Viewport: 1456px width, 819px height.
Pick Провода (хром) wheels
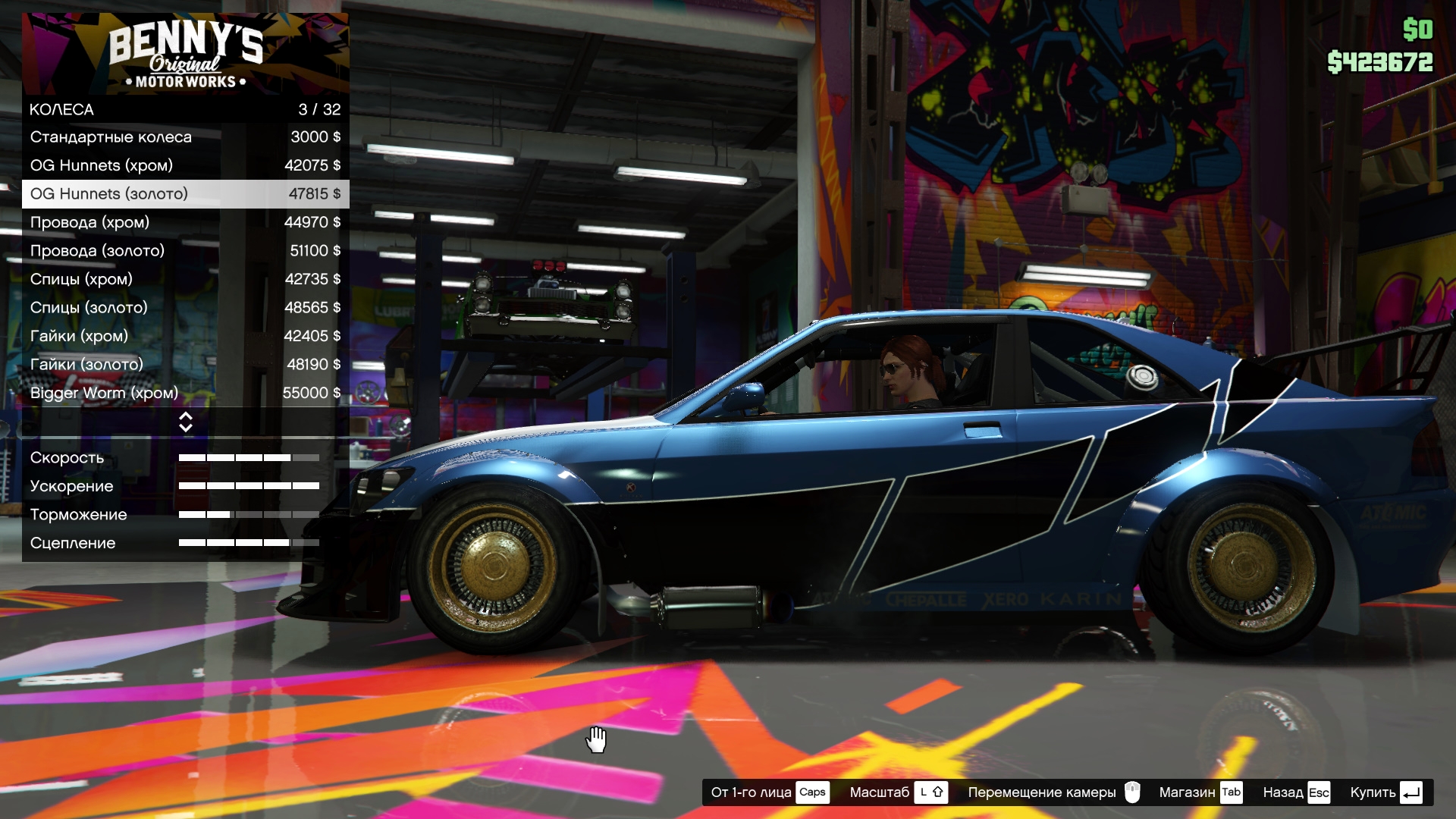pyautogui.click(x=185, y=222)
